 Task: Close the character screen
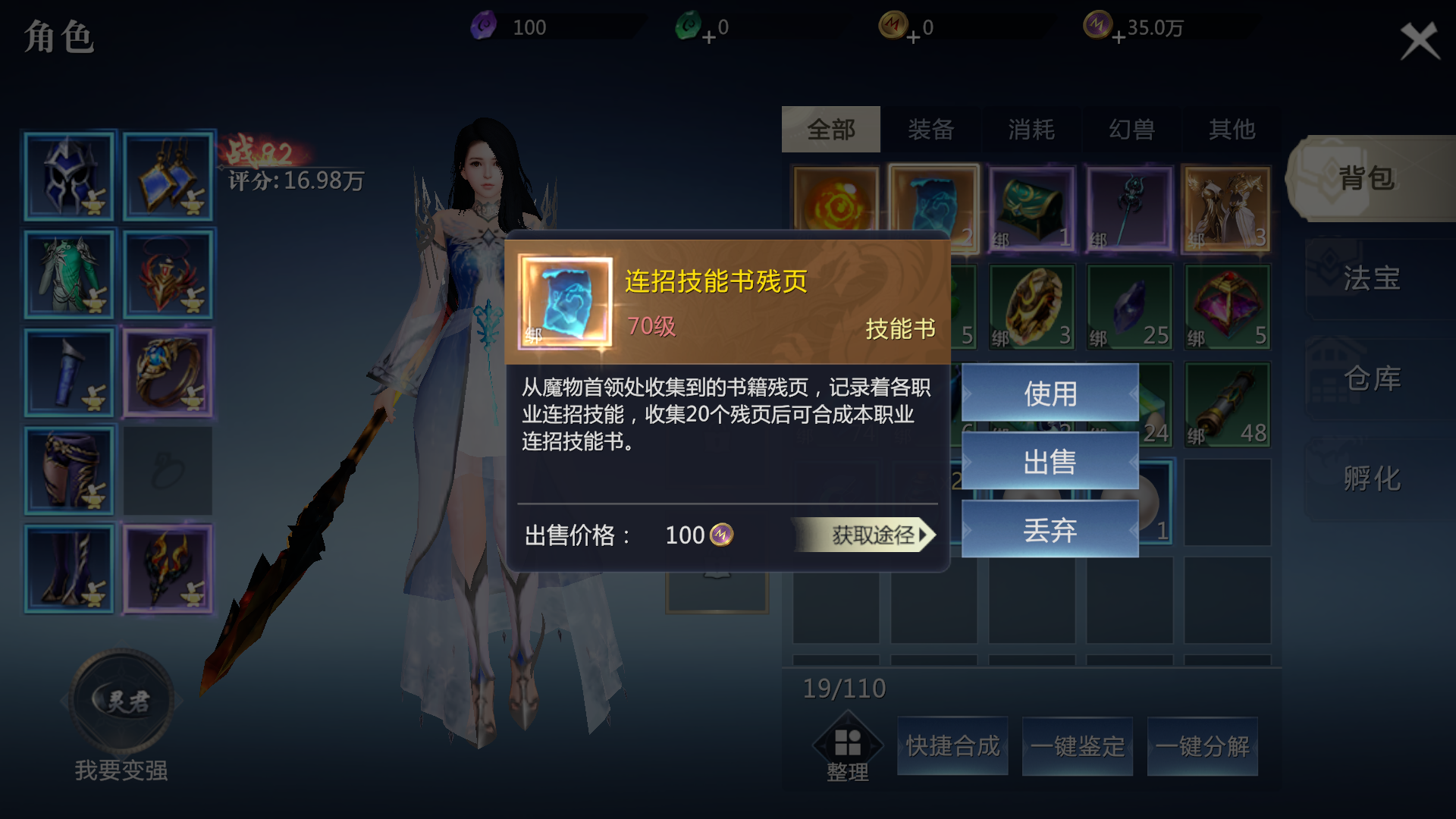tap(1419, 40)
